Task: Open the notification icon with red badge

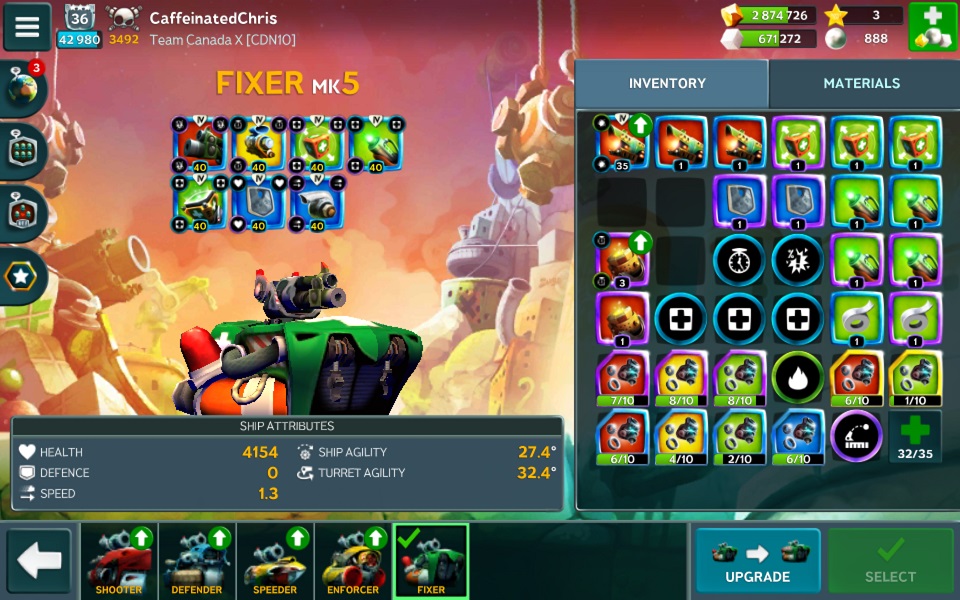Action: click(24, 88)
